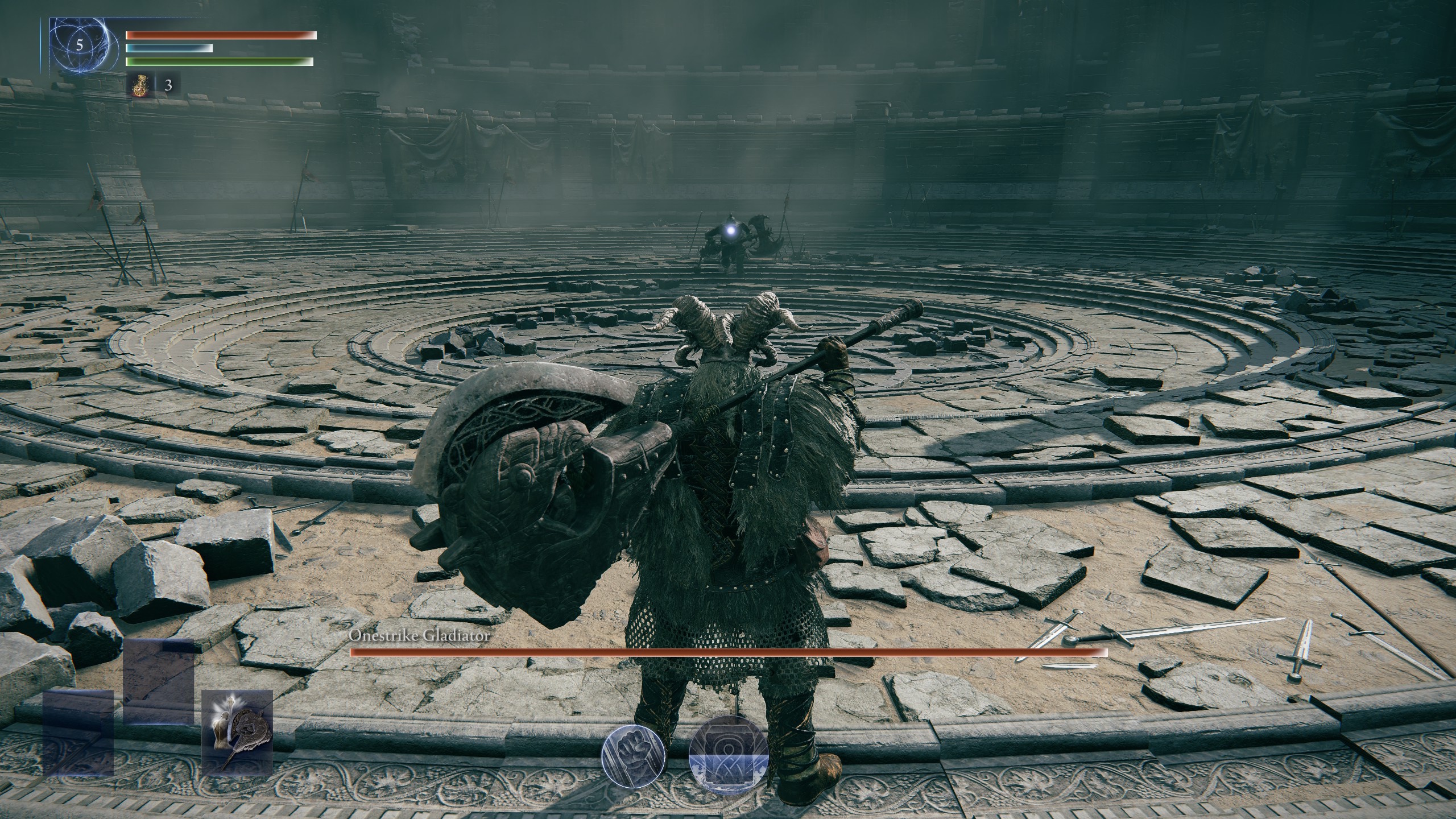Click the Crimson Flask icon
This screenshot has height=819, width=1456.
pyautogui.click(x=140, y=86)
